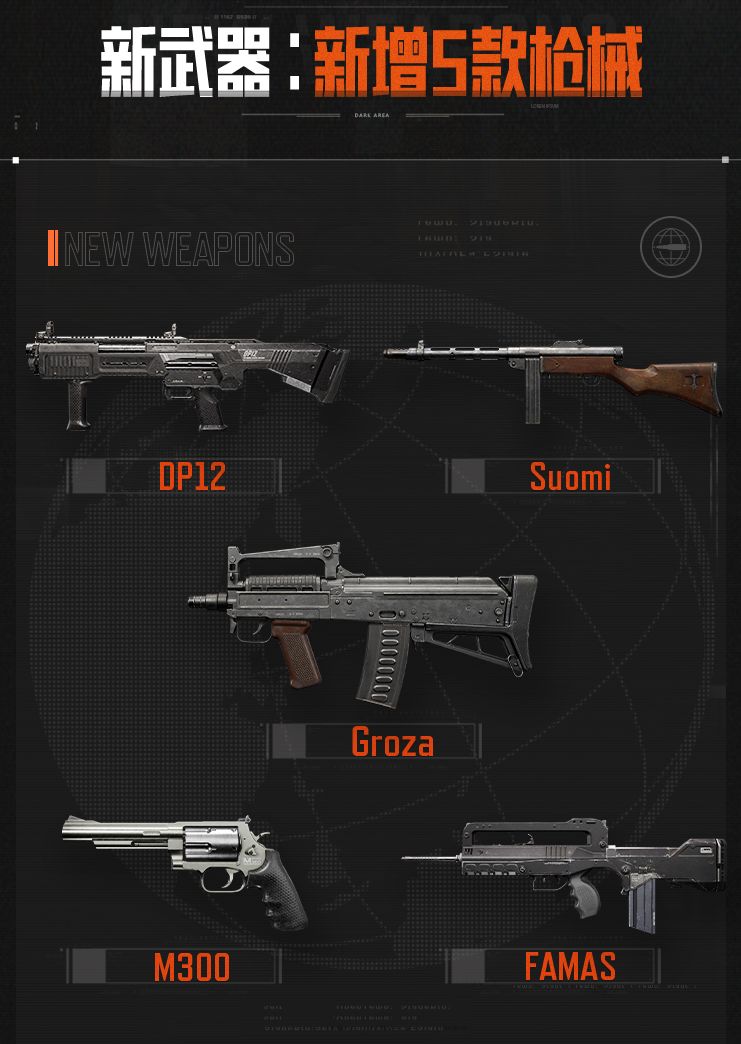
Task: Pick the M300 revolver label
Action: [x=192, y=966]
